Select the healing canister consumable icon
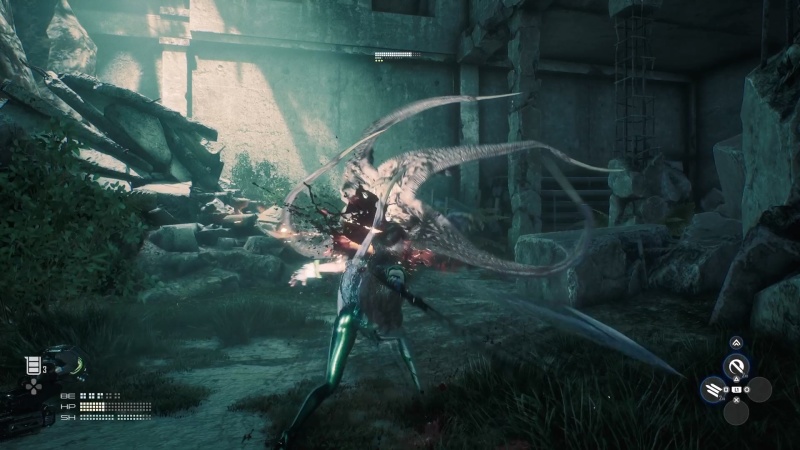The width and height of the screenshot is (800, 450). pos(33,365)
